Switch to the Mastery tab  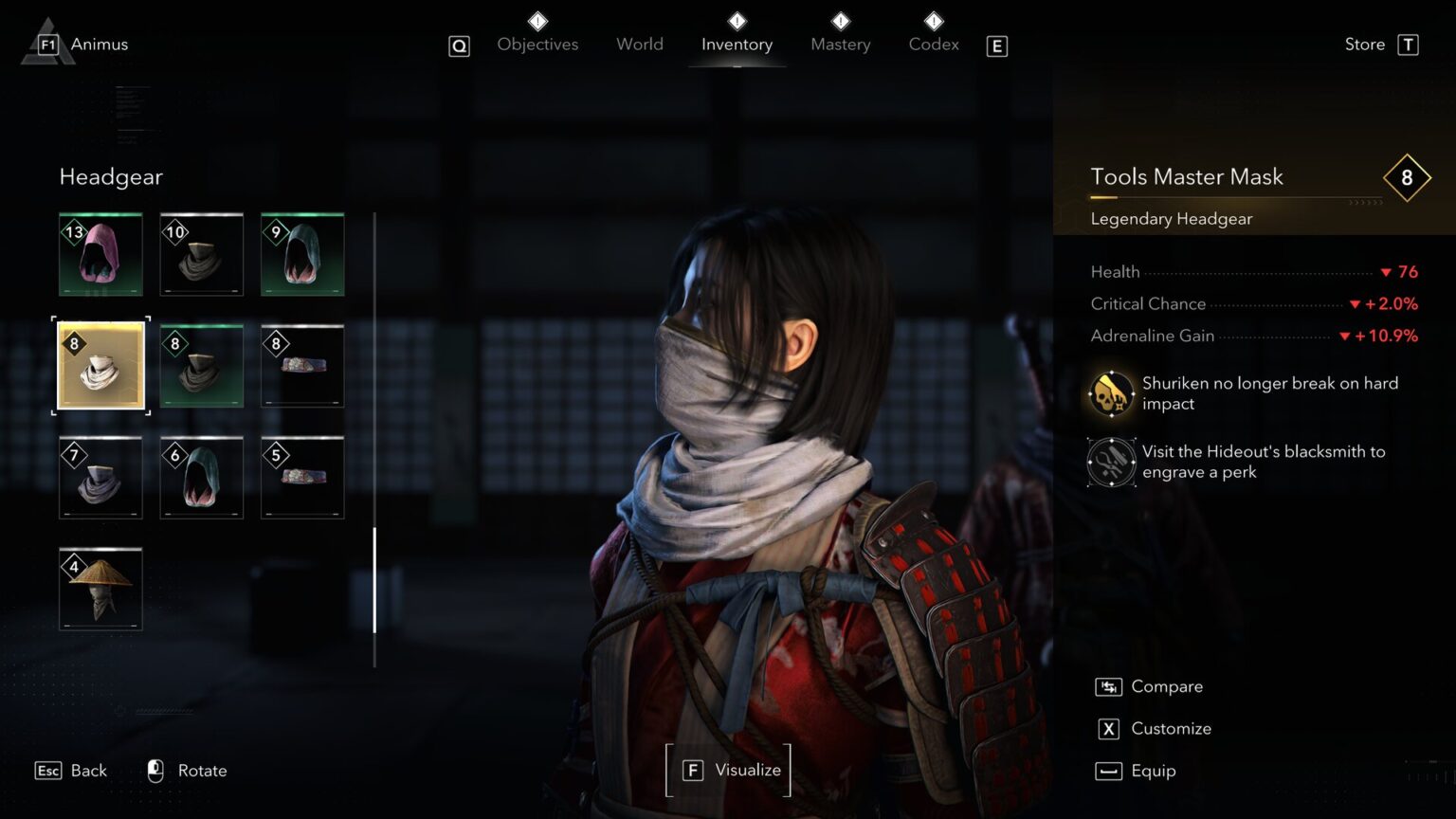click(x=840, y=44)
